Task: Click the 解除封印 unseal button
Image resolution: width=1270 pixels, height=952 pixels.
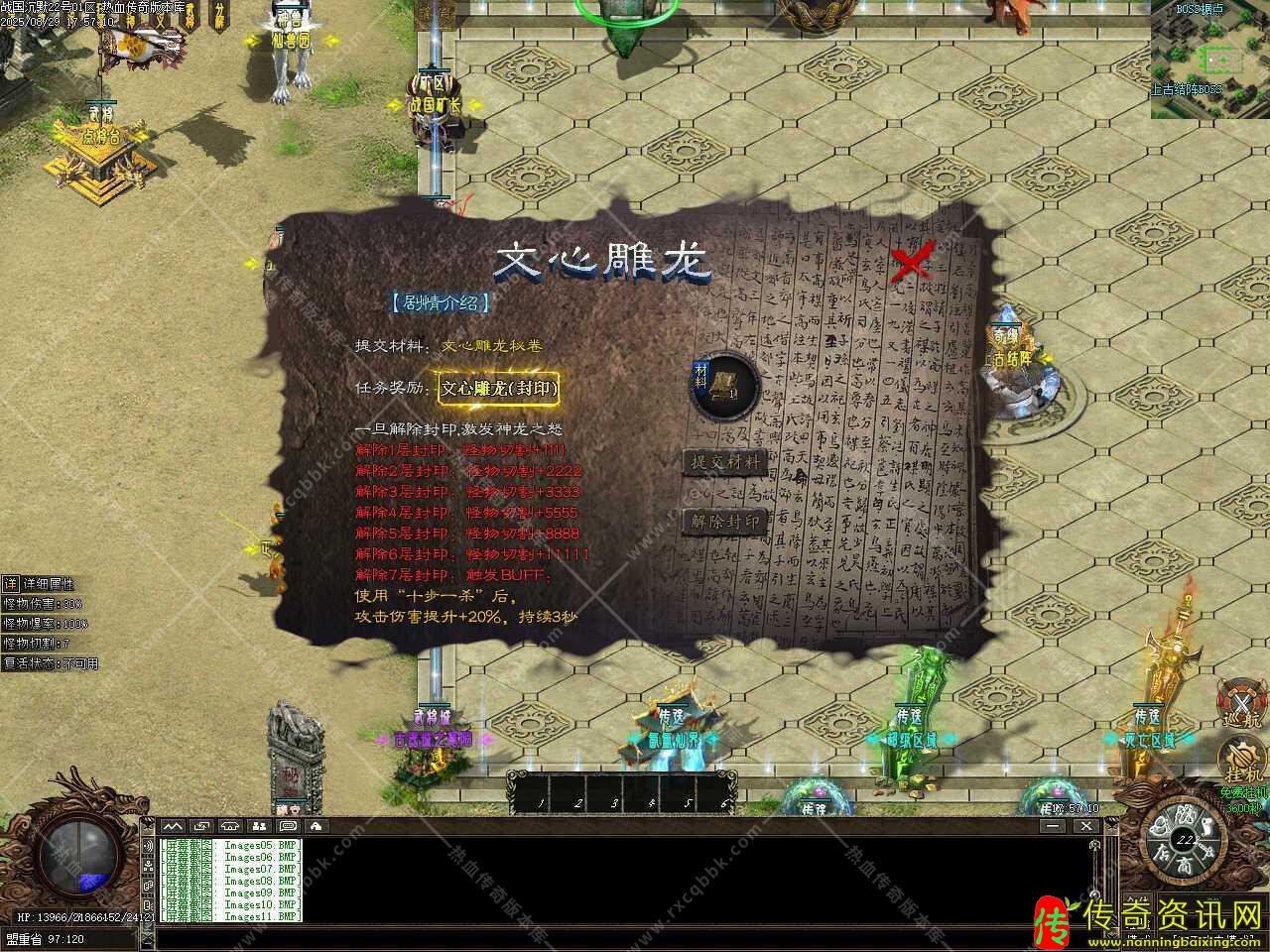Action: [724, 522]
